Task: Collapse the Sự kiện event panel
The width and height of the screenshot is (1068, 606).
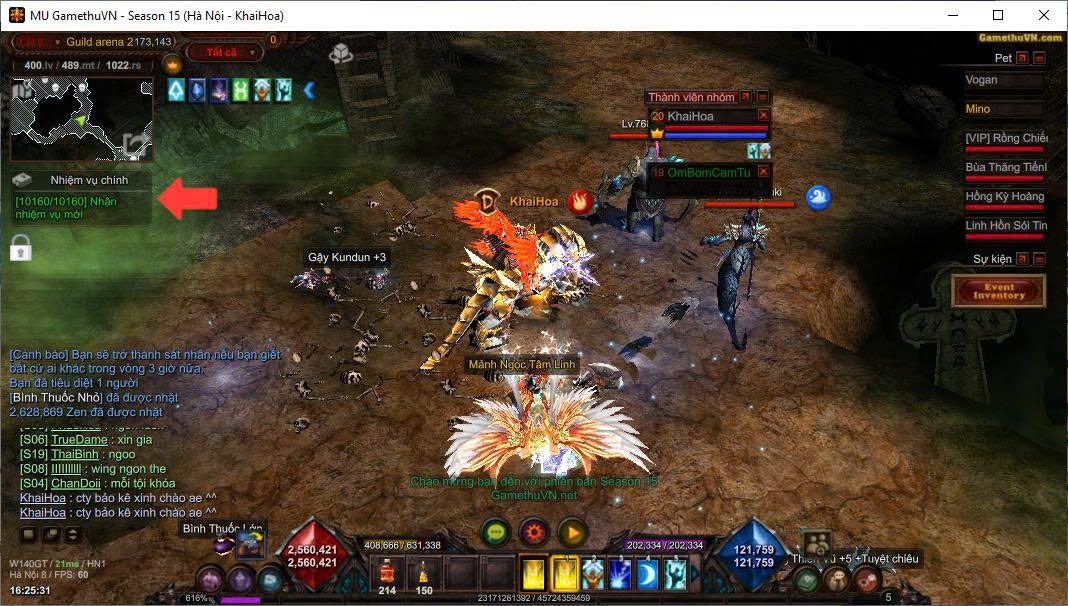Action: (1039, 259)
